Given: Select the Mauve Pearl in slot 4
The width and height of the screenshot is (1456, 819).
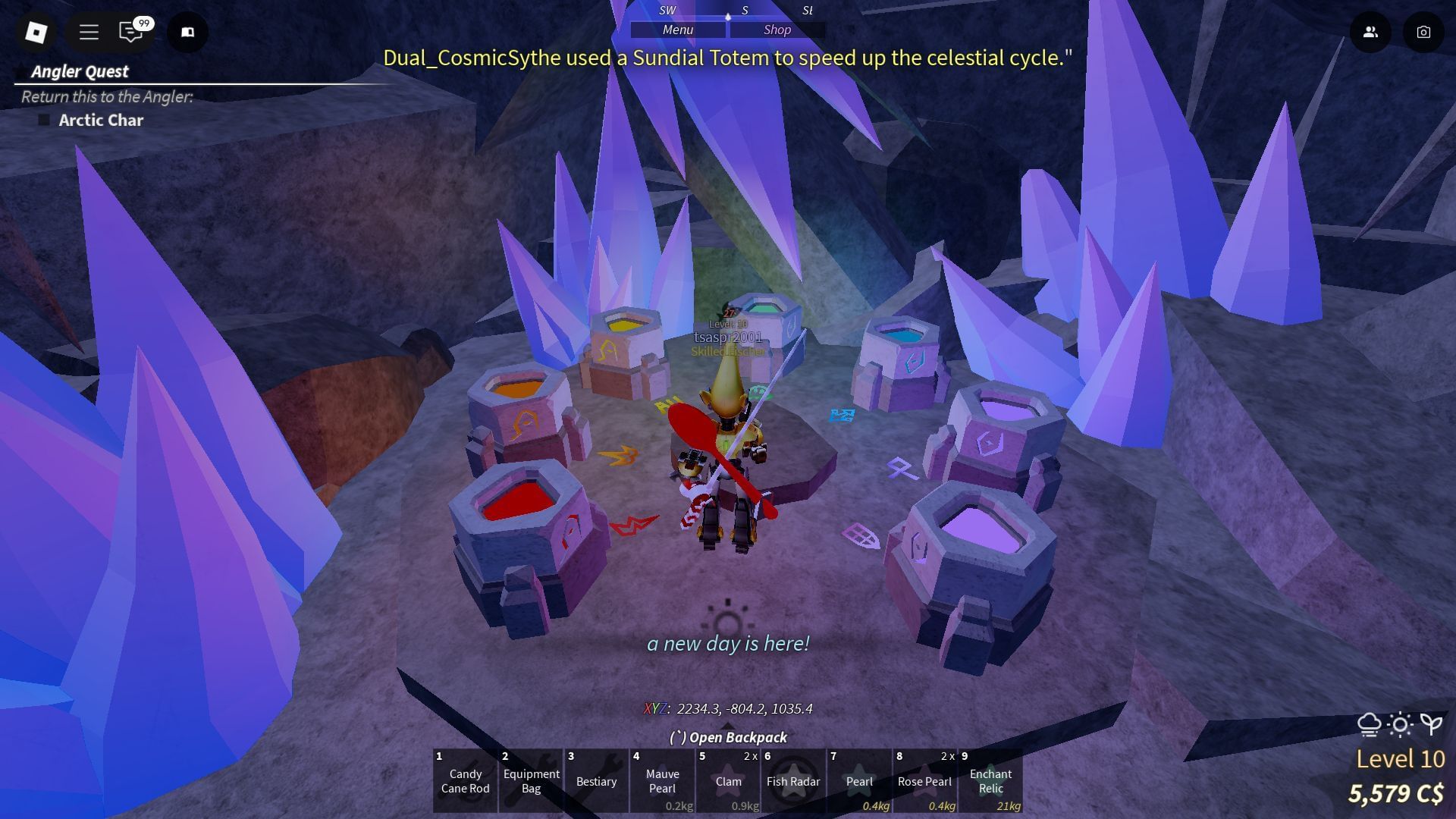Looking at the screenshot, I should (x=662, y=781).
